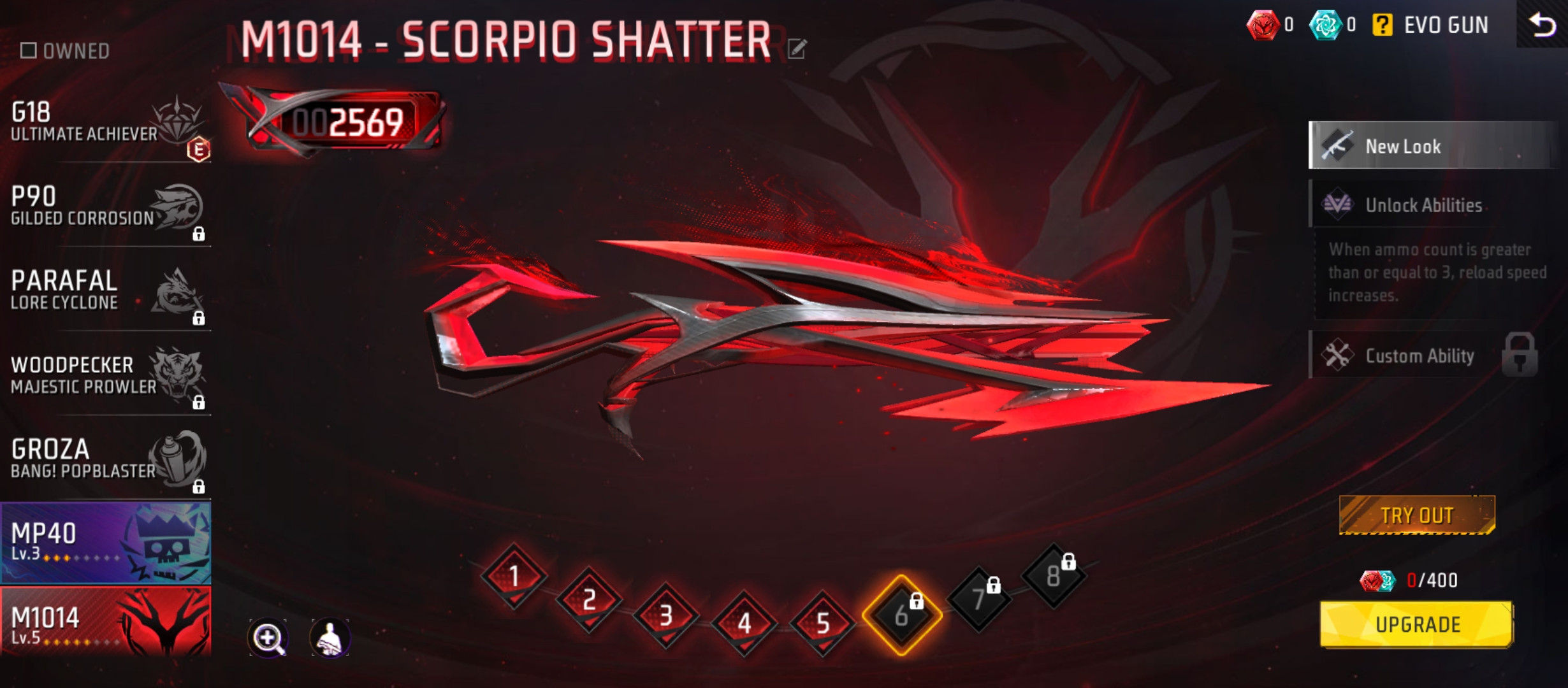This screenshot has height=688, width=1568.
Task: Select level 1 diamond node
Action: 514,577
